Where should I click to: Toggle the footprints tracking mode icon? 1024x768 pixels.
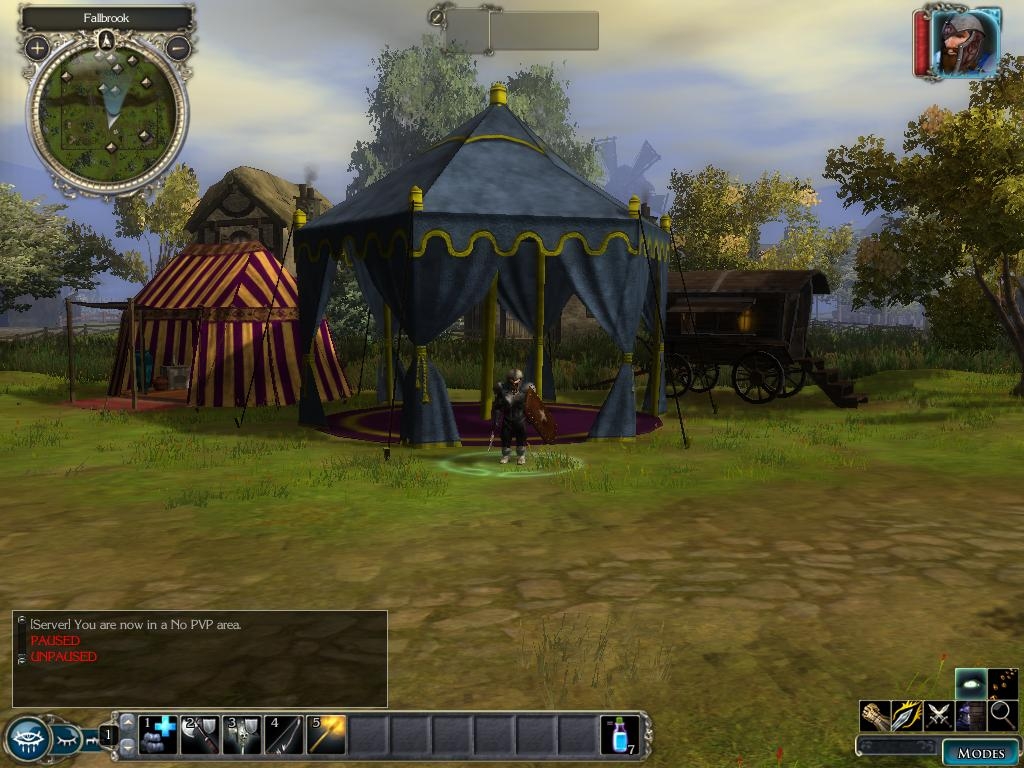[1003, 684]
